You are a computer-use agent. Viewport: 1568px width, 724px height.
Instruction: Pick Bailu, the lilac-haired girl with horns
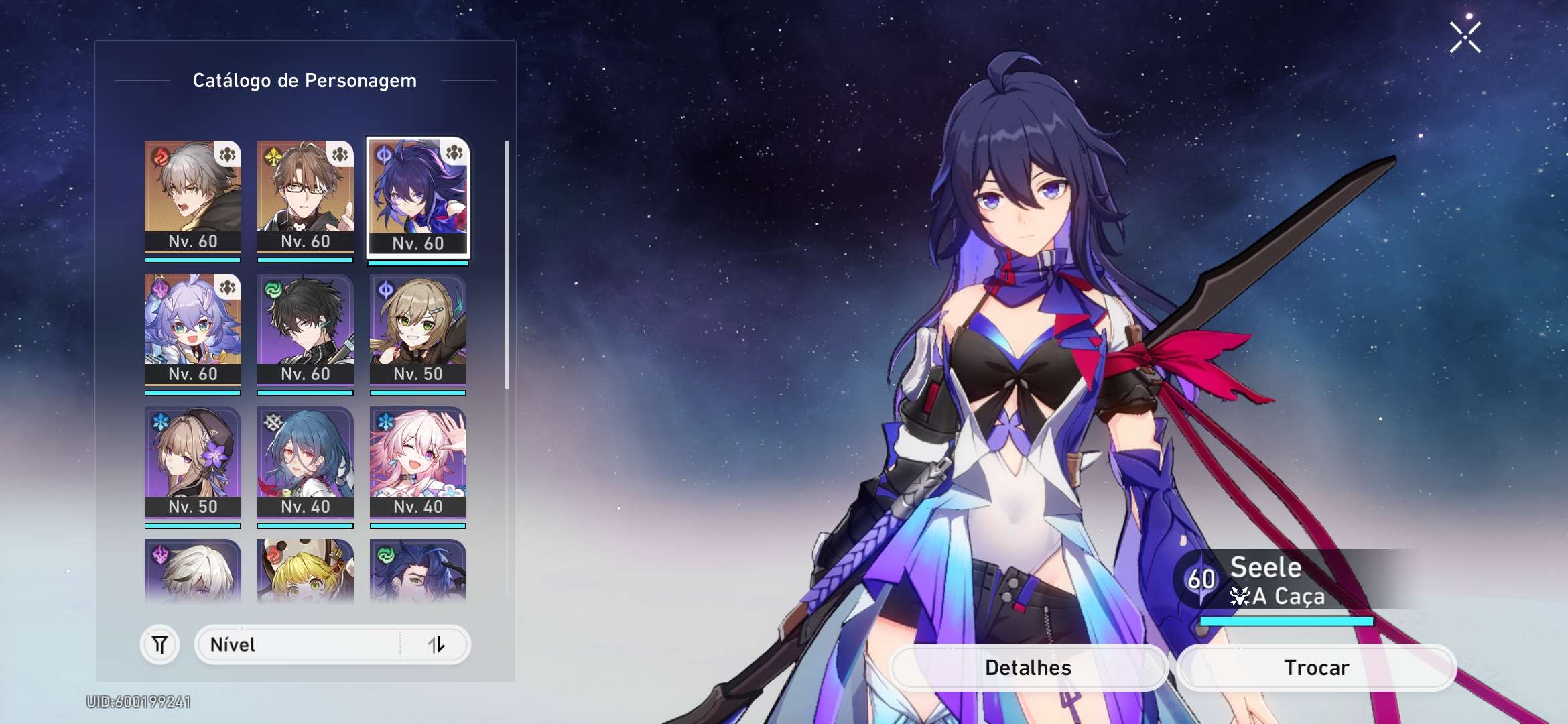(x=193, y=329)
